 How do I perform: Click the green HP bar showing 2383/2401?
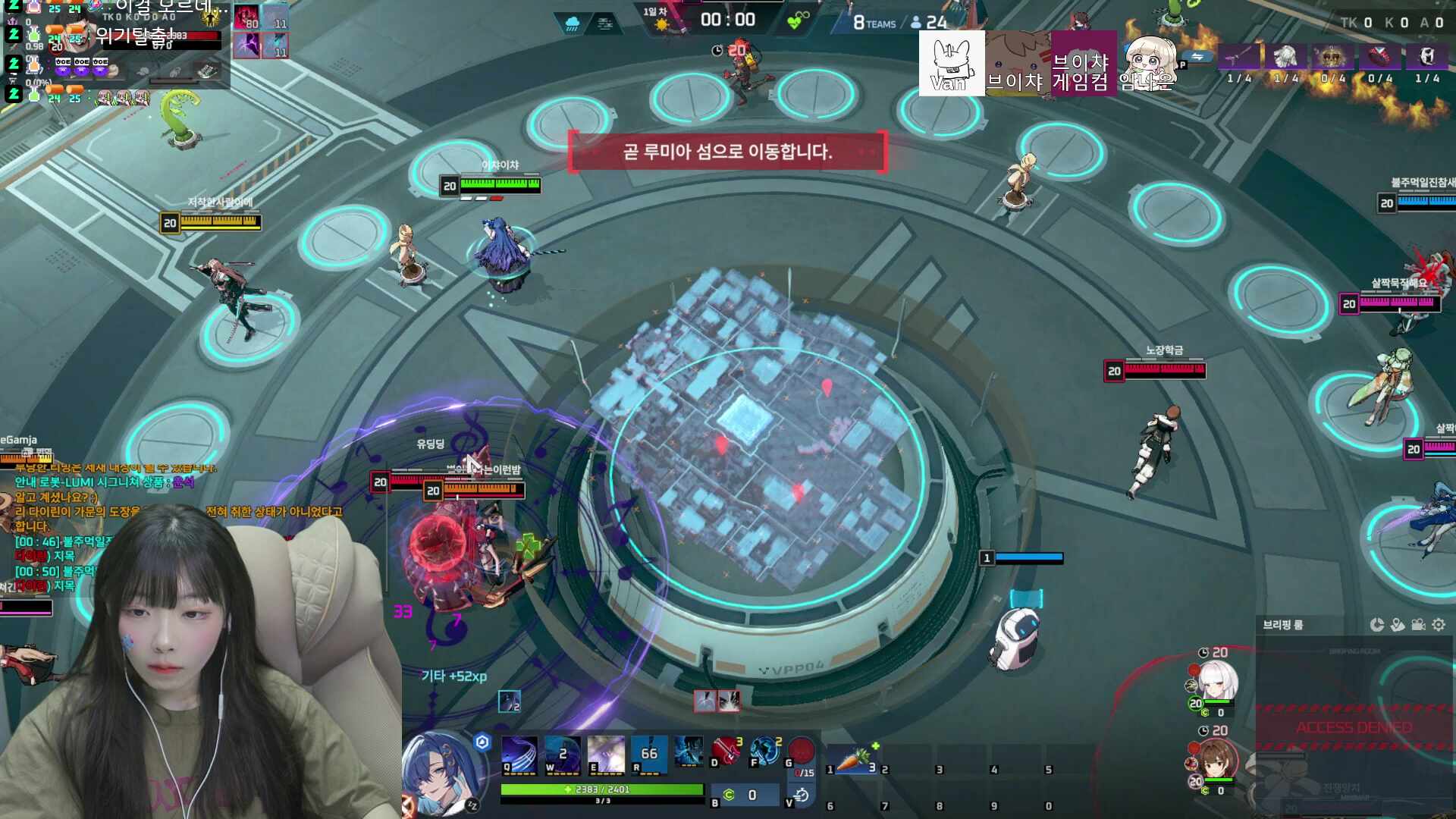(x=602, y=789)
